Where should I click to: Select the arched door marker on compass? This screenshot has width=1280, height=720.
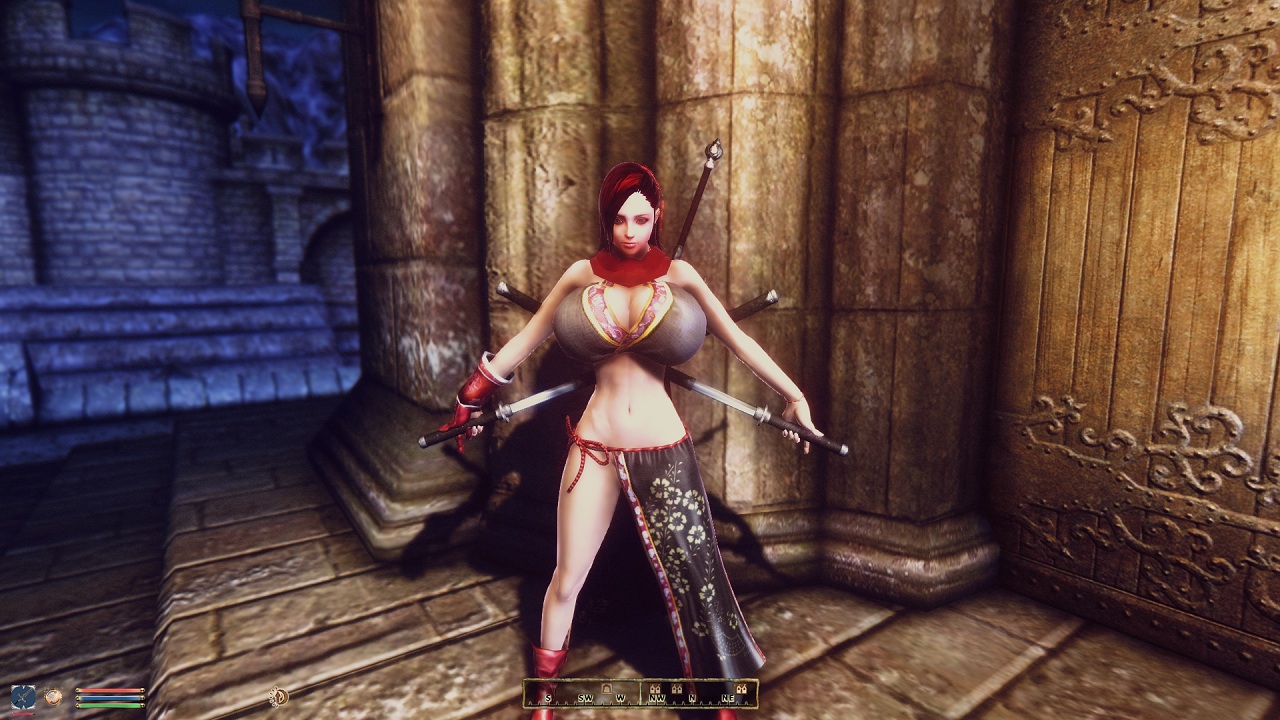(x=605, y=688)
